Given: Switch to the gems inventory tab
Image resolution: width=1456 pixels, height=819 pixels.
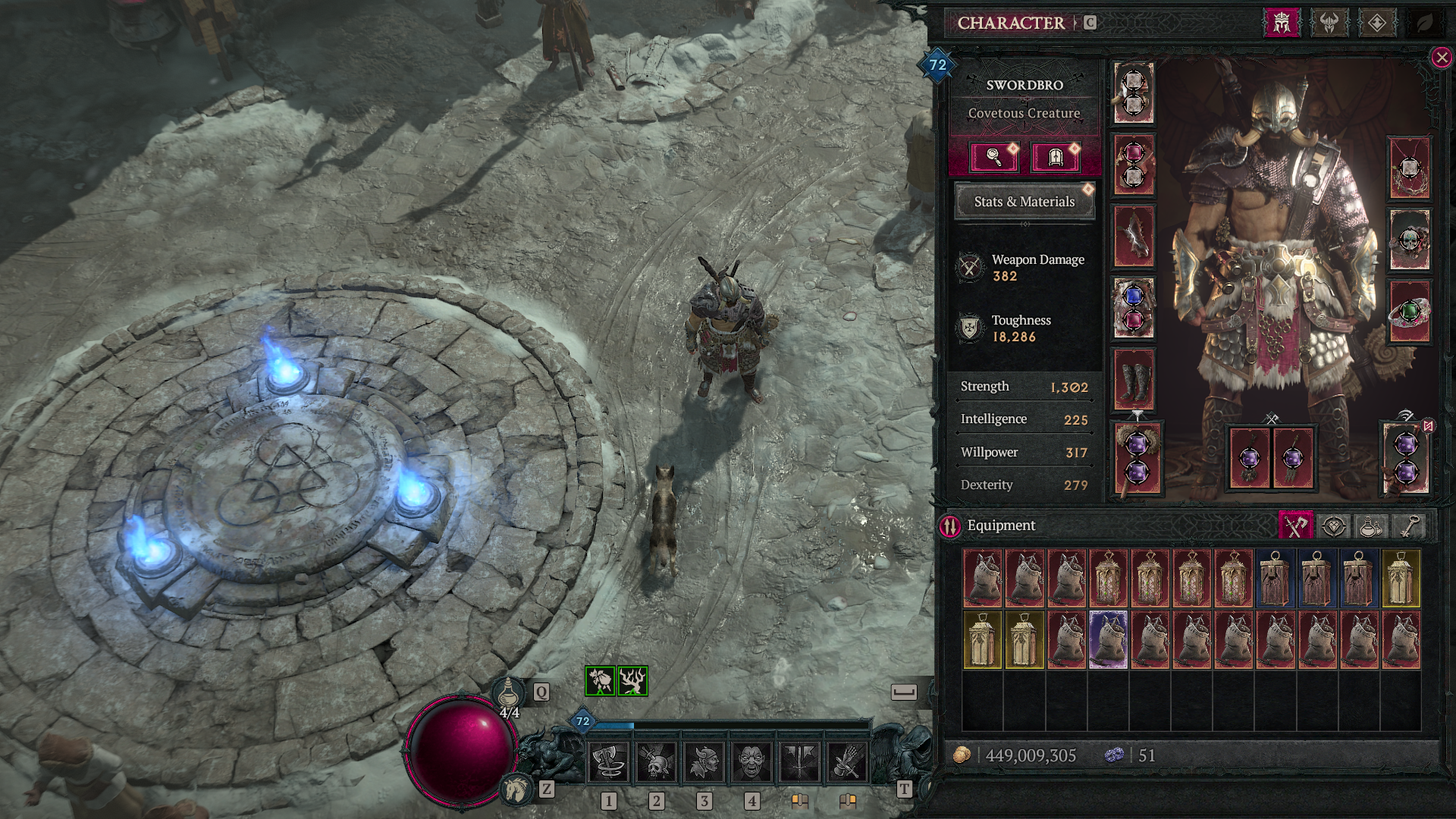Looking at the screenshot, I should click(1334, 526).
